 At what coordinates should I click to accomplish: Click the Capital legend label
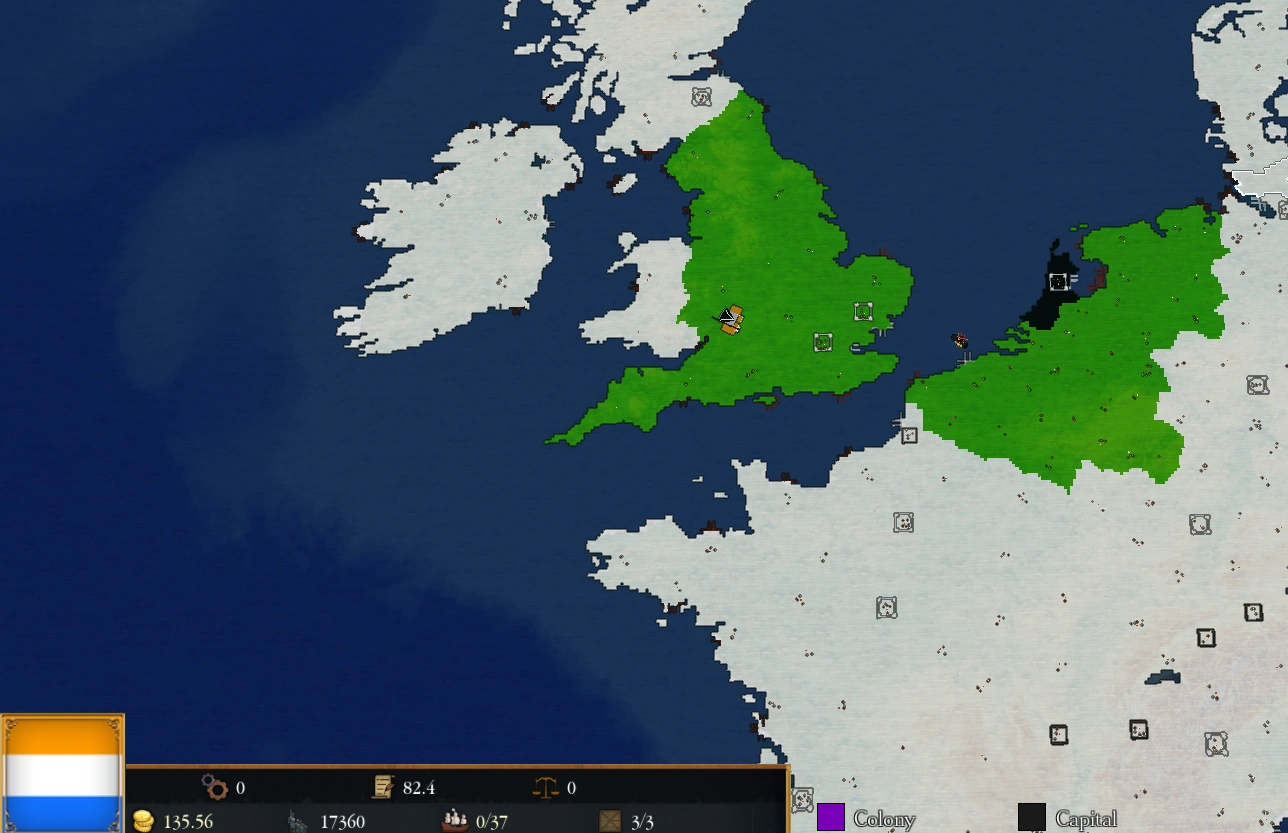[1089, 818]
